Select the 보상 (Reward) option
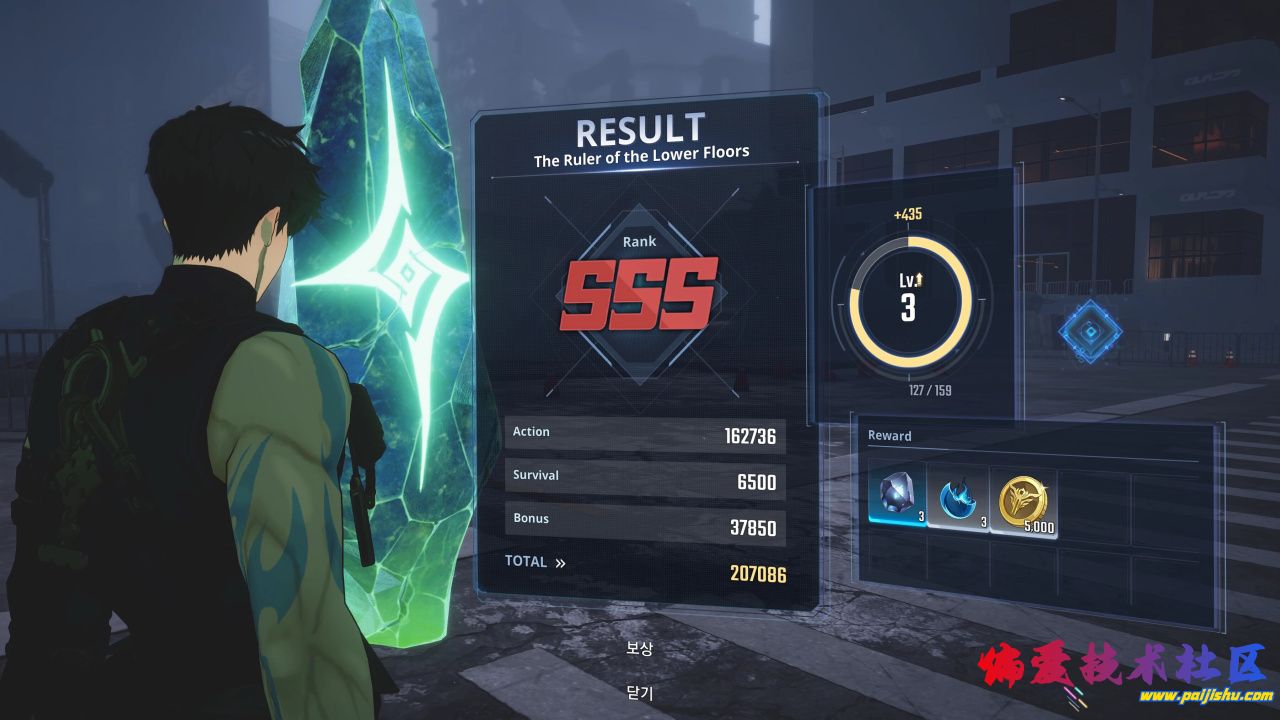Viewport: 1280px width, 720px height. (x=639, y=648)
